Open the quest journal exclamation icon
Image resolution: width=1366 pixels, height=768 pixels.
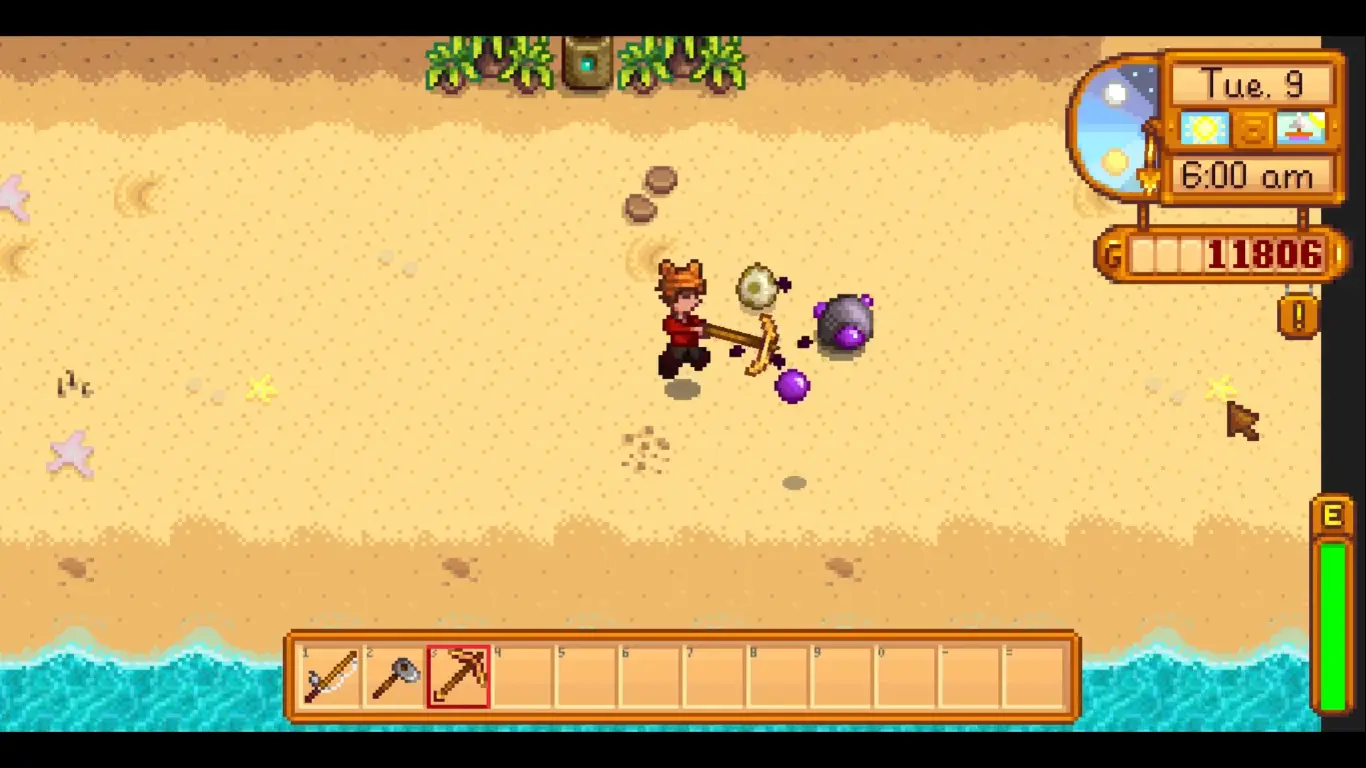[1298, 317]
